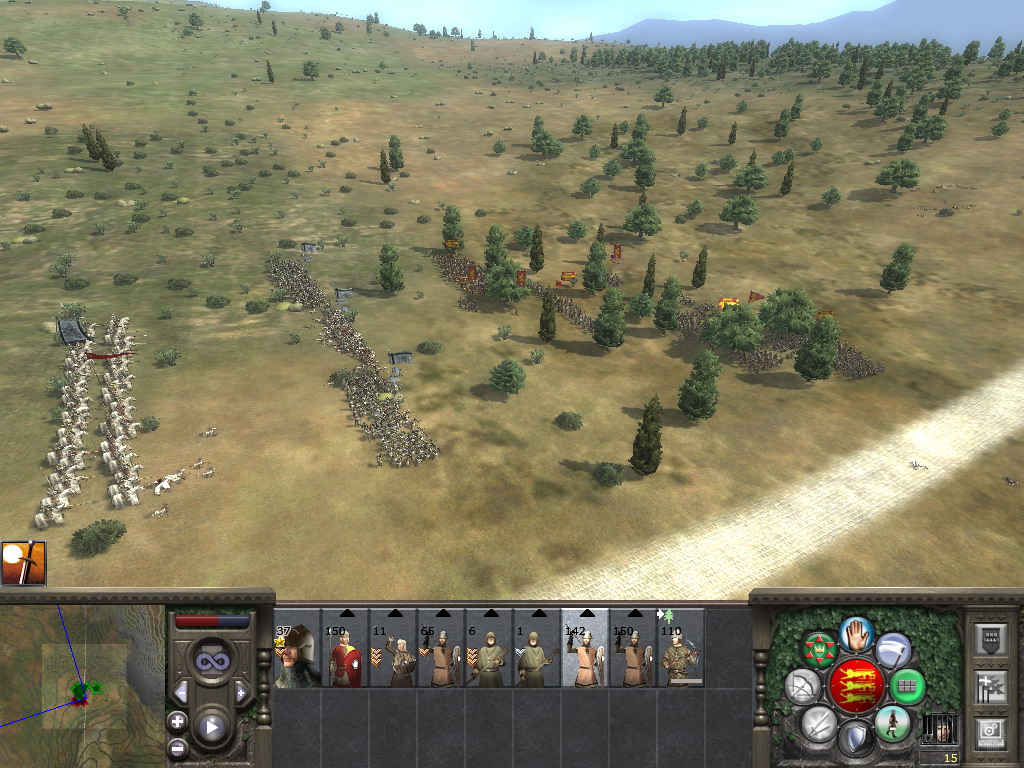Select the general's unit card with 37 men
This screenshot has height=768, width=1024.
[x=297, y=657]
